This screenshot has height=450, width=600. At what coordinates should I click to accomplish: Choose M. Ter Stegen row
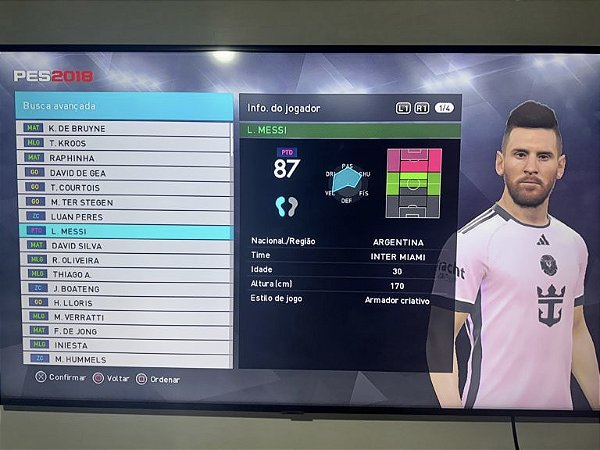pyautogui.click(x=125, y=201)
